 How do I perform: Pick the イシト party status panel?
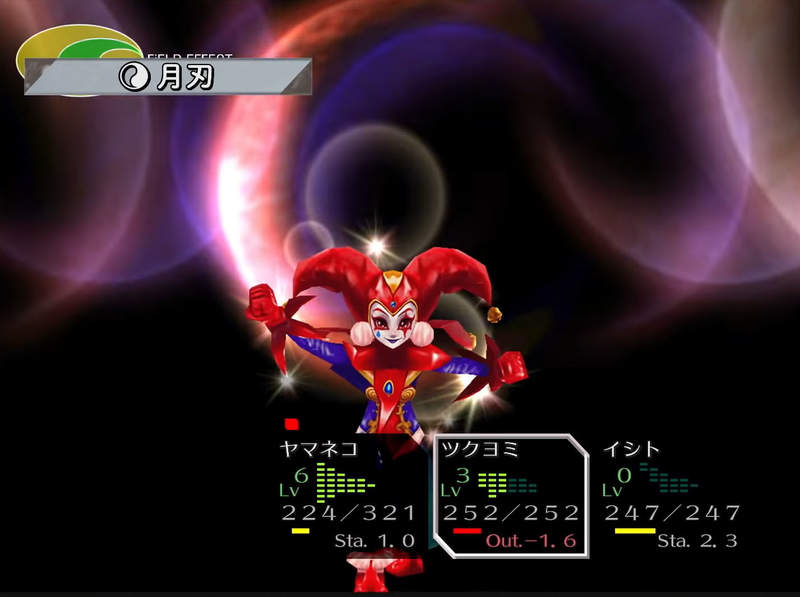click(672, 495)
